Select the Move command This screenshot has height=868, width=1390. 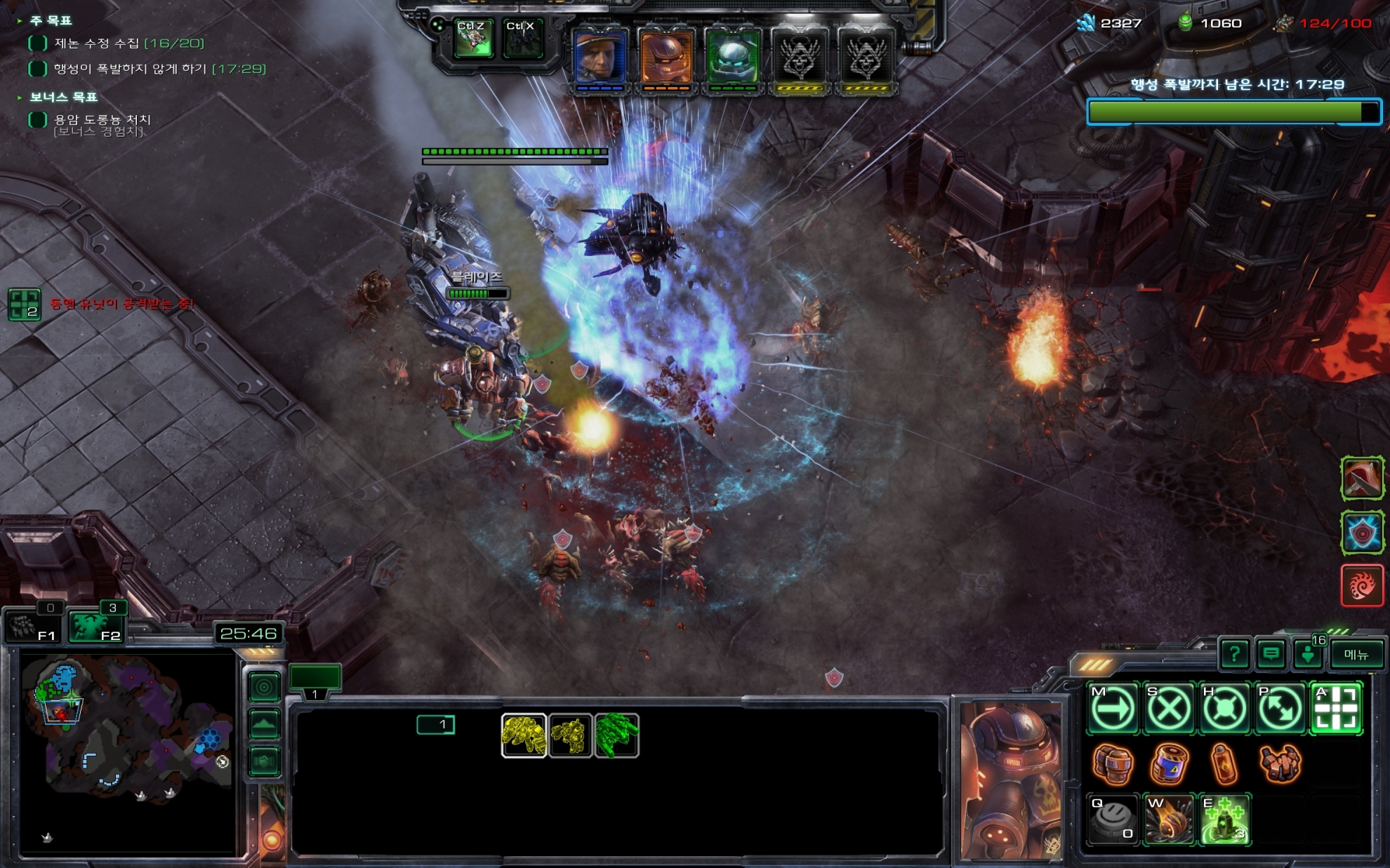(1113, 709)
